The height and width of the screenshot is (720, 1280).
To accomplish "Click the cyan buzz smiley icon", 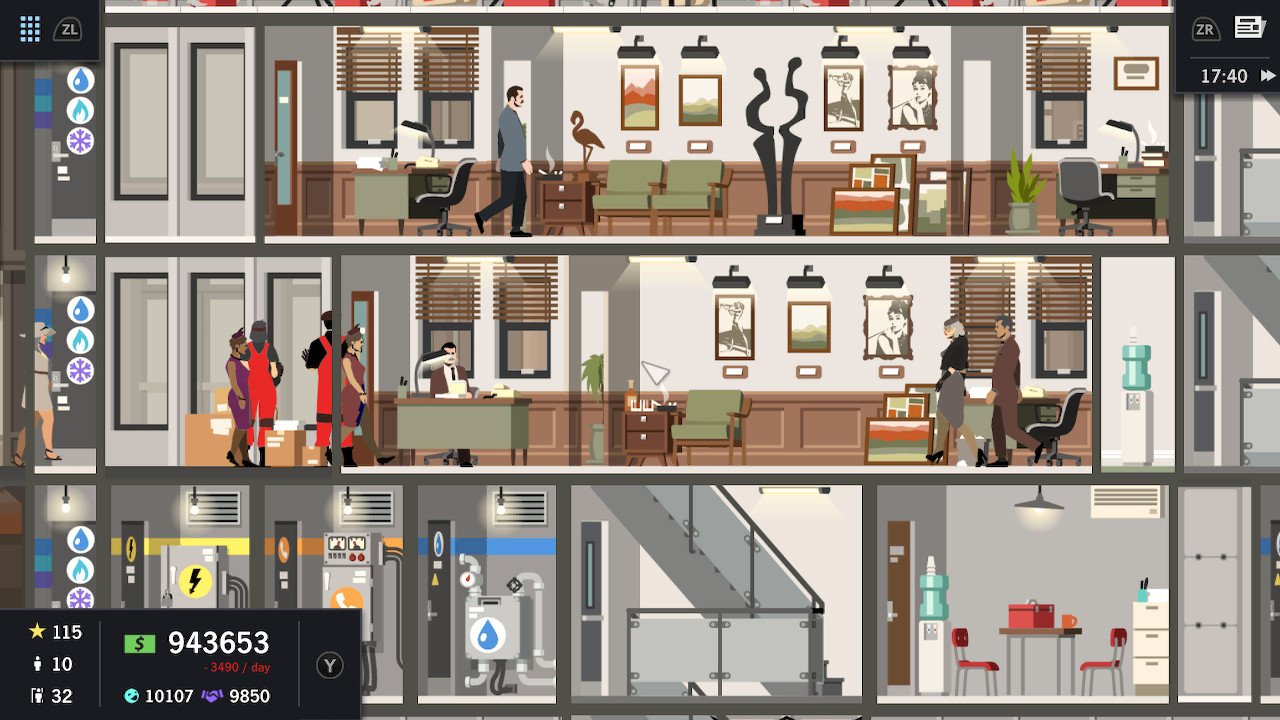I will point(130,695).
